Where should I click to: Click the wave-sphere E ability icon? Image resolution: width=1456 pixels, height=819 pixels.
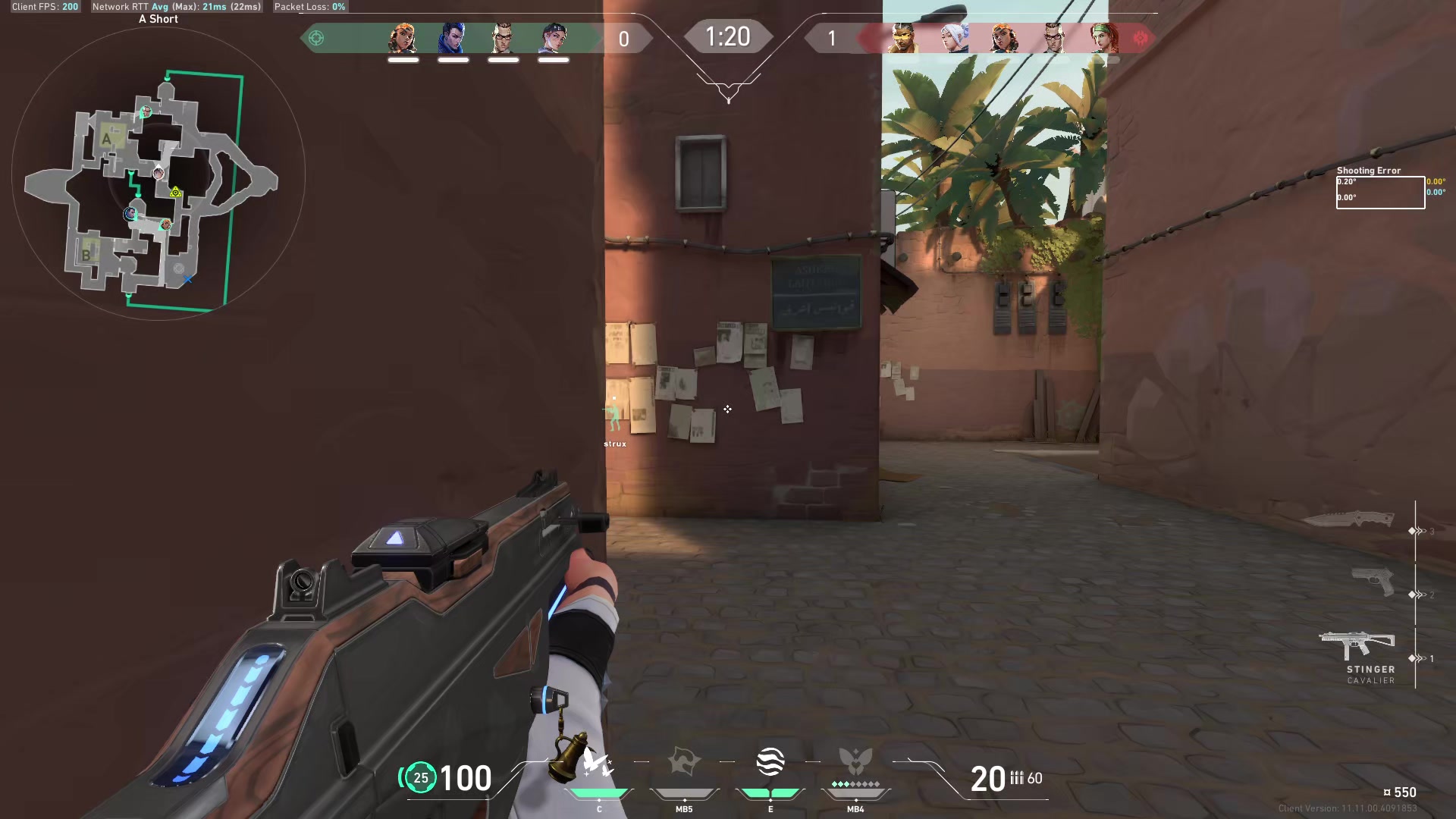point(770,762)
